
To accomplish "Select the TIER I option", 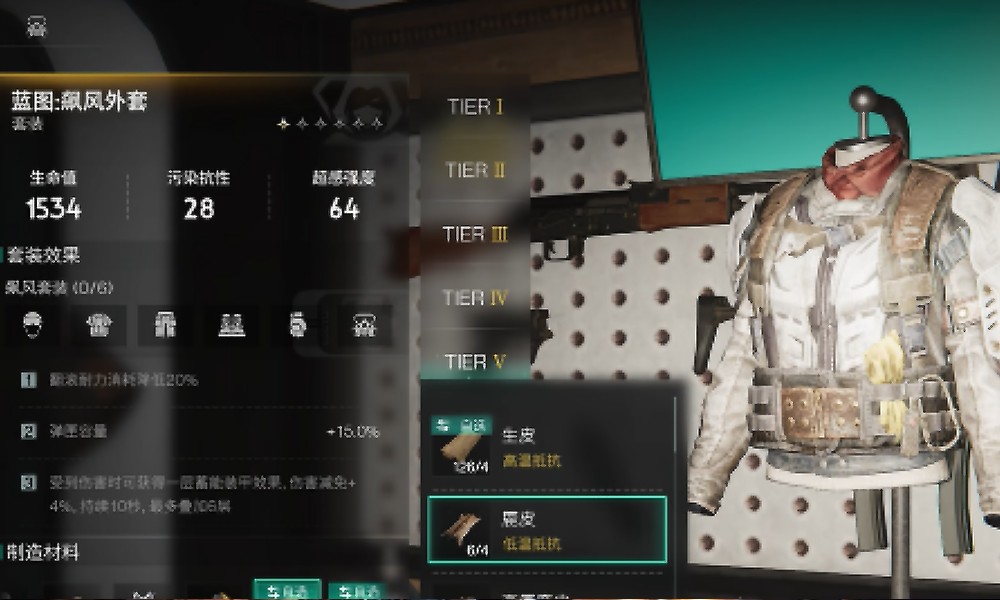I will pos(475,107).
